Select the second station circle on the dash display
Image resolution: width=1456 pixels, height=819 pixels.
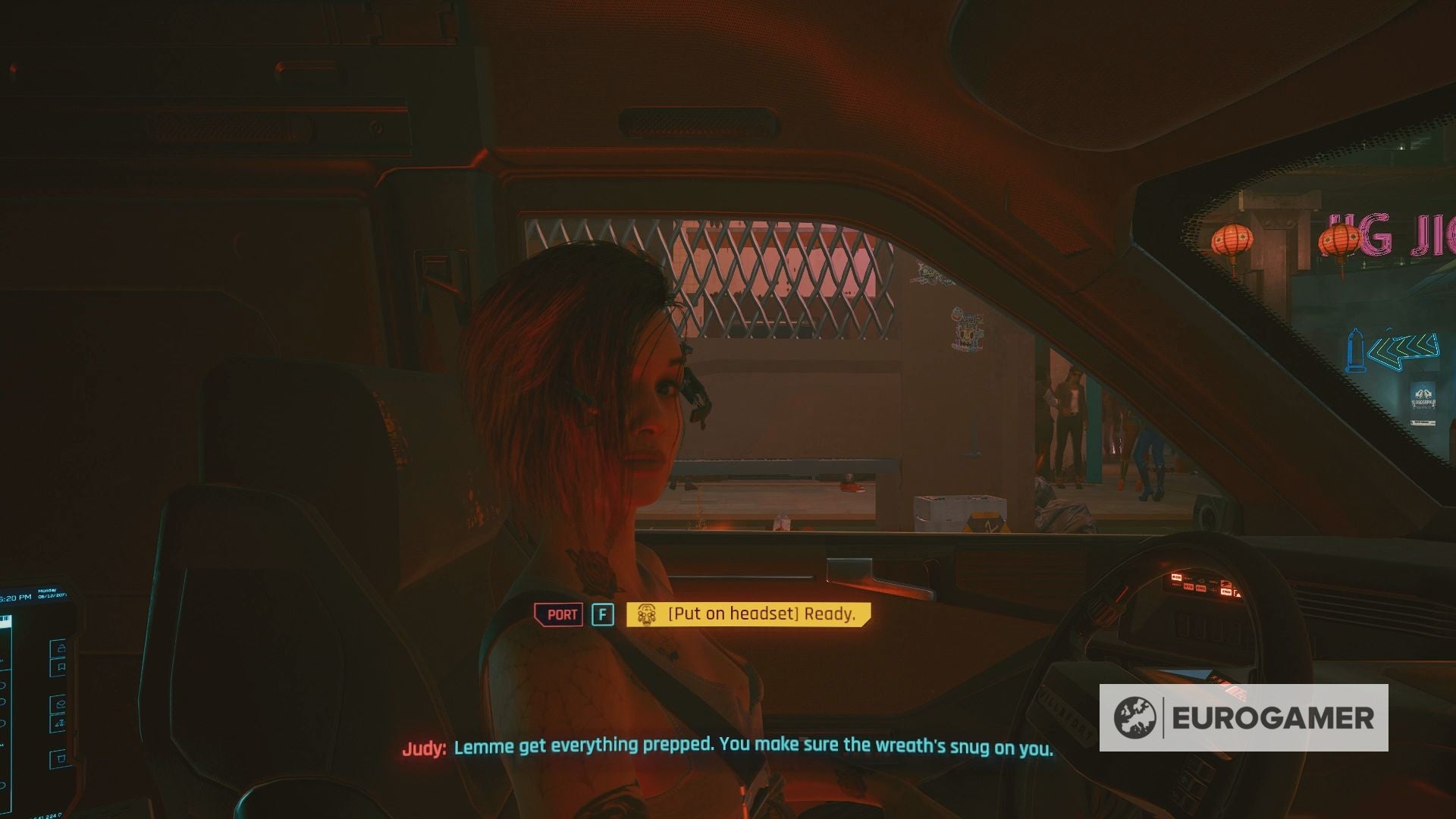pyautogui.click(x=5, y=701)
